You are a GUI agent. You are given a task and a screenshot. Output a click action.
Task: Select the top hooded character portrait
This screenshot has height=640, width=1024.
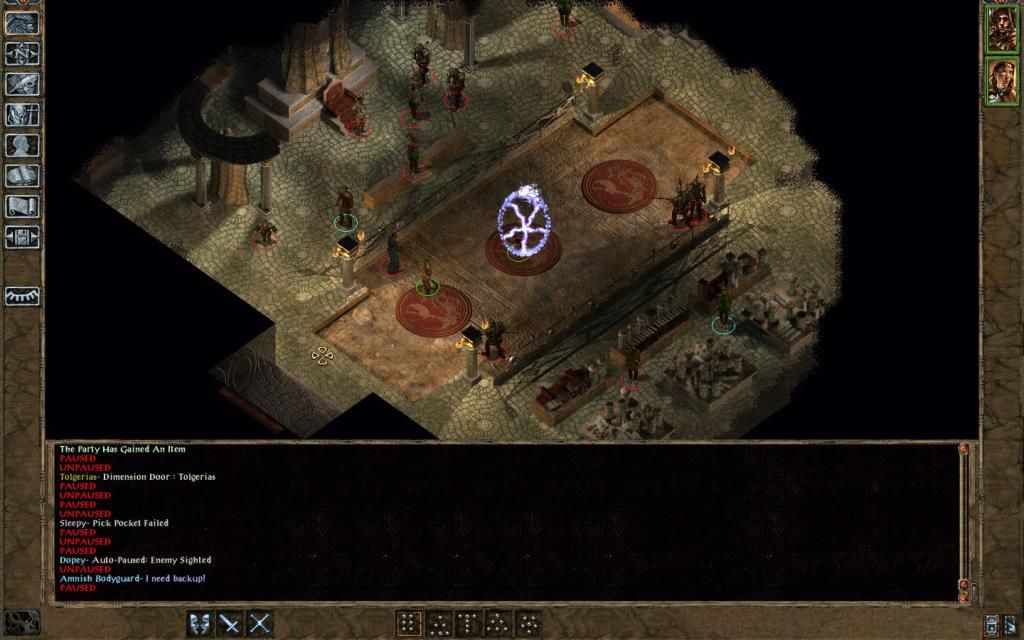(1001, 29)
